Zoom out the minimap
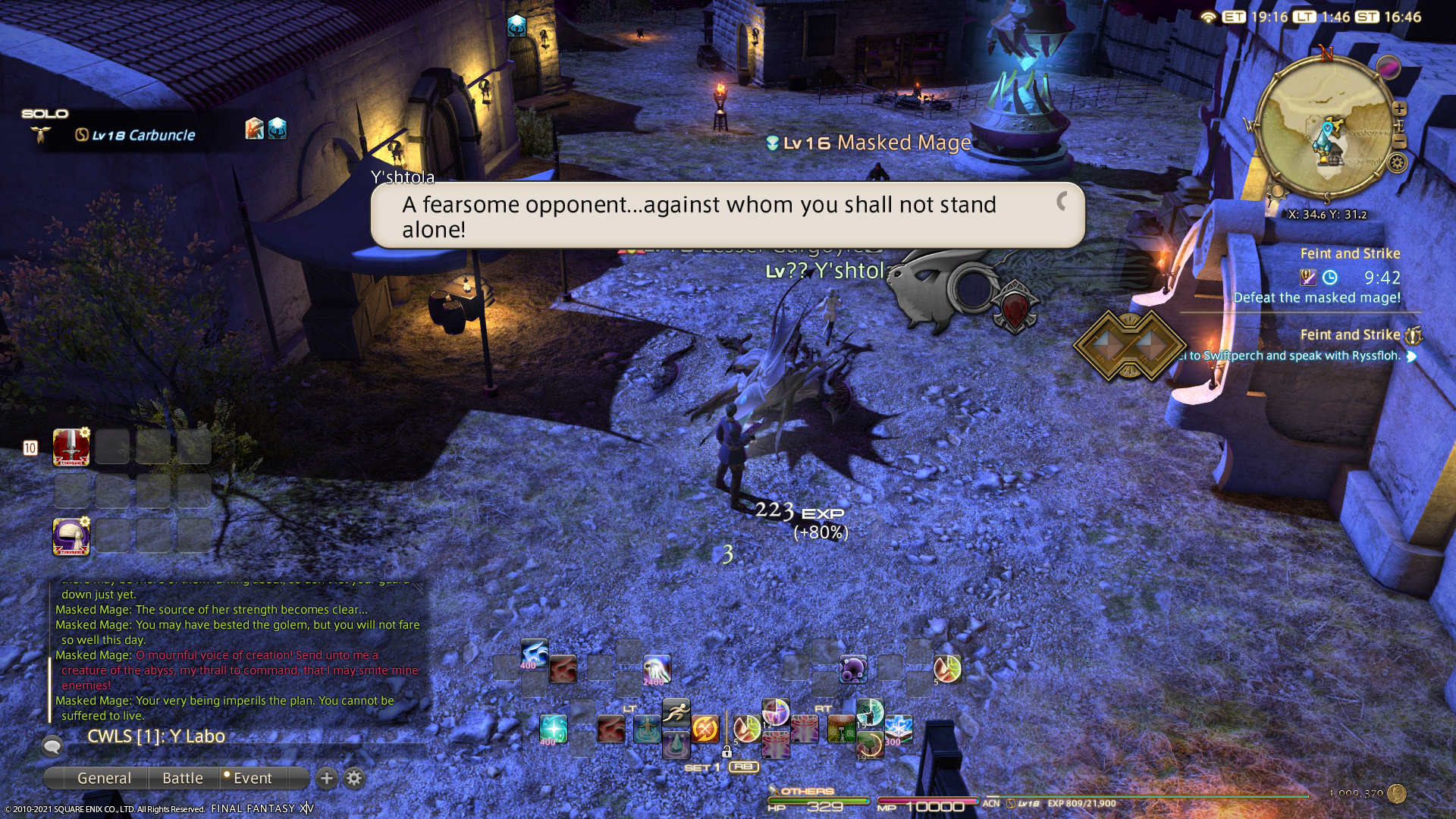The height and width of the screenshot is (819, 1456). [1399, 142]
